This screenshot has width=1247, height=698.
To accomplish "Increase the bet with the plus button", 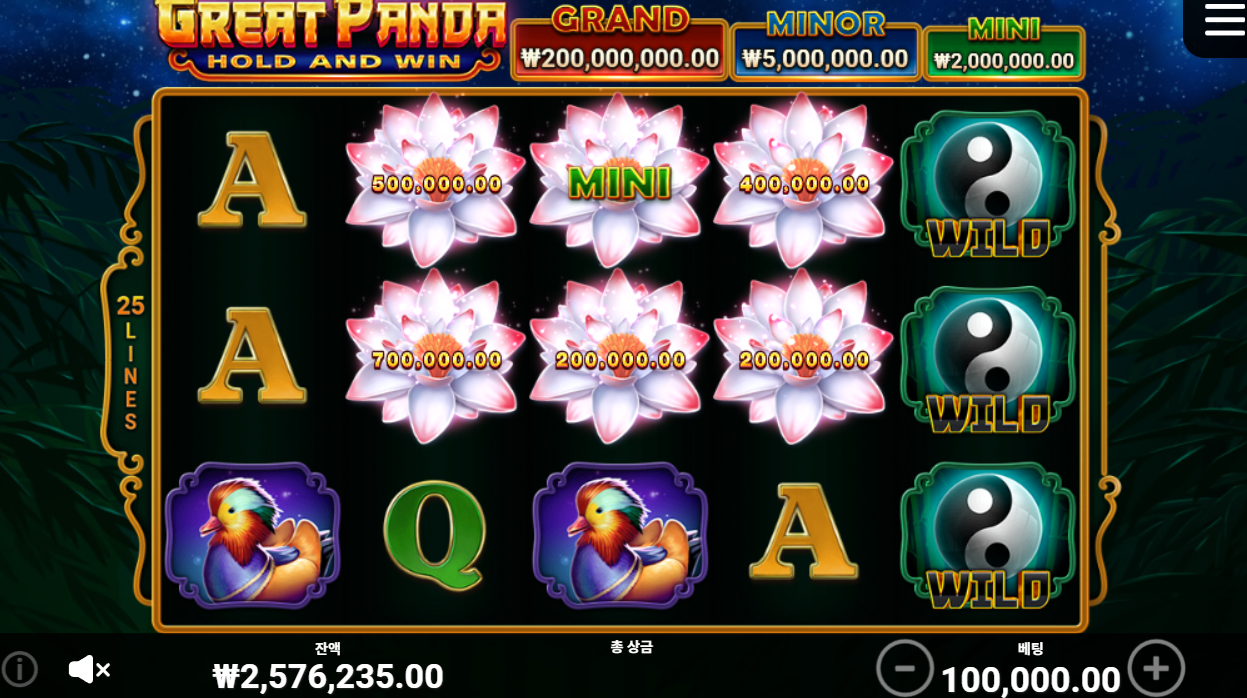I will [x=1155, y=668].
